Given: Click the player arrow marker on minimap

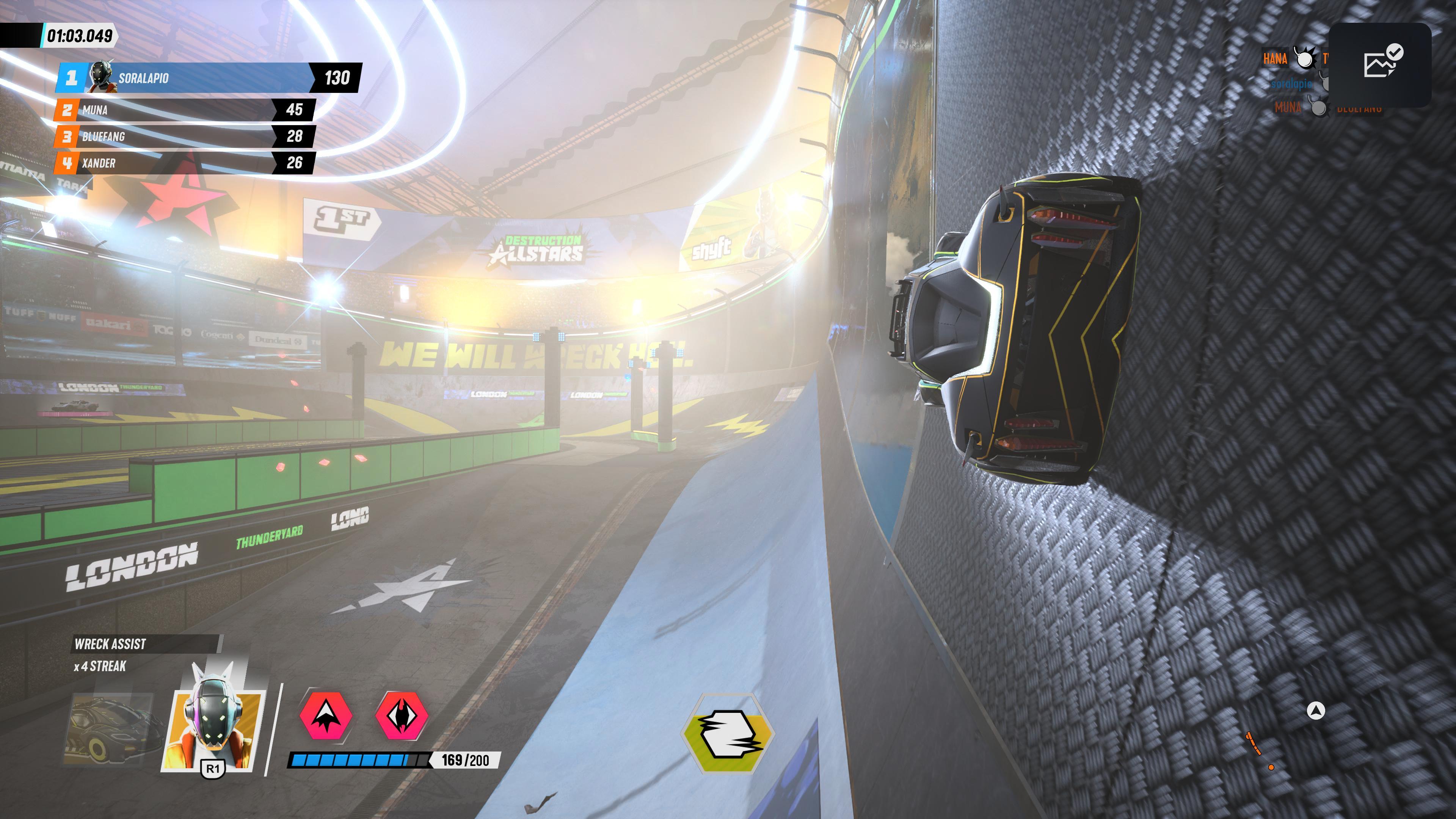Looking at the screenshot, I should pyautogui.click(x=1316, y=711).
